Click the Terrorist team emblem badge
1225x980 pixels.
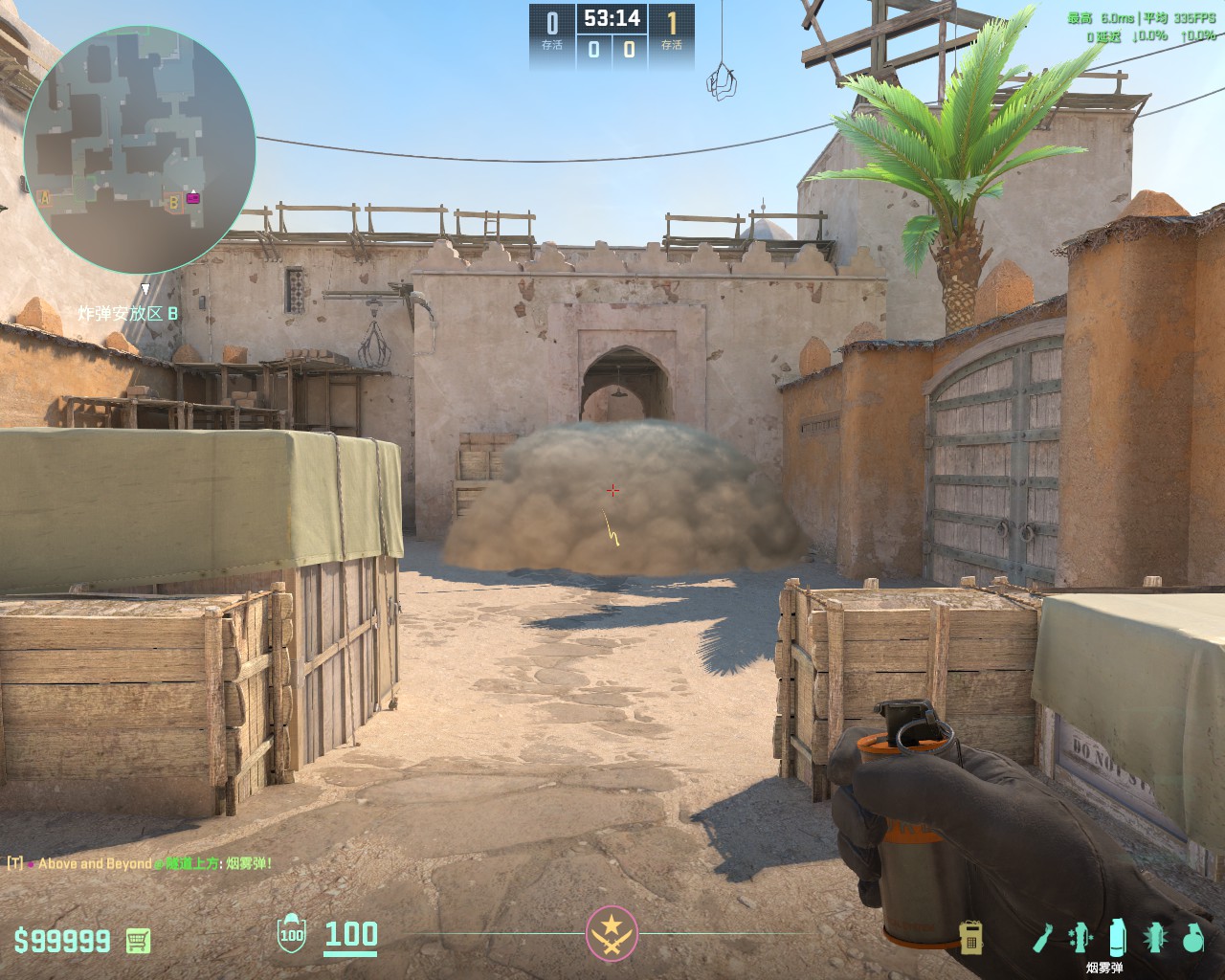tap(612, 931)
